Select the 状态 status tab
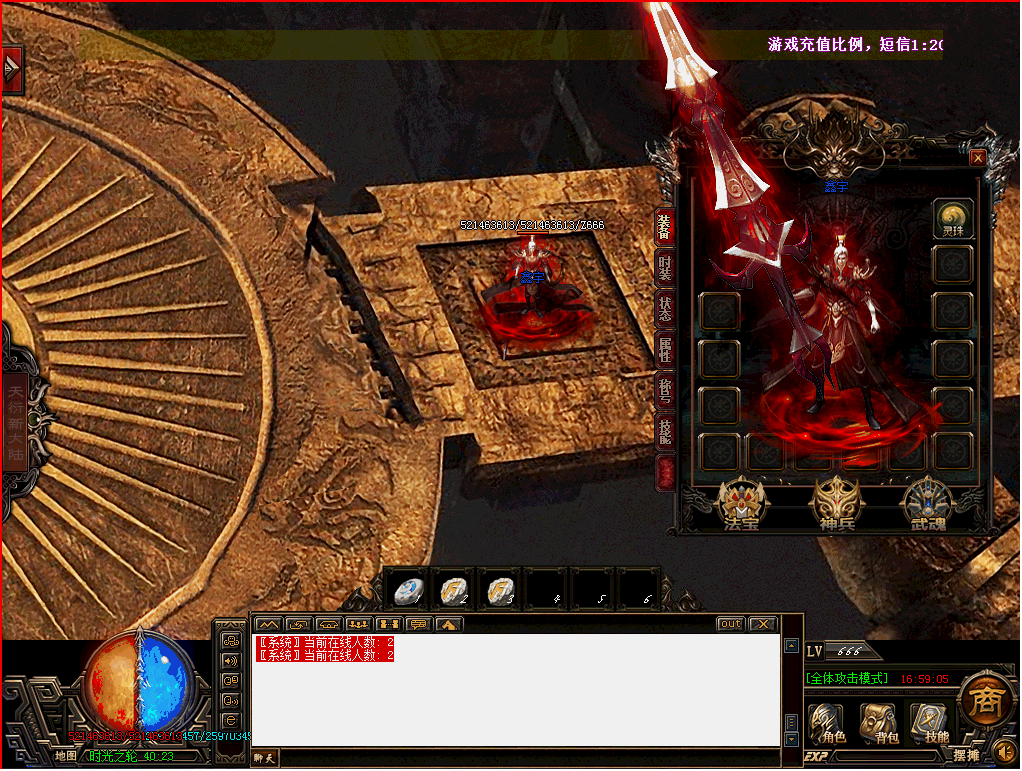 click(x=664, y=309)
